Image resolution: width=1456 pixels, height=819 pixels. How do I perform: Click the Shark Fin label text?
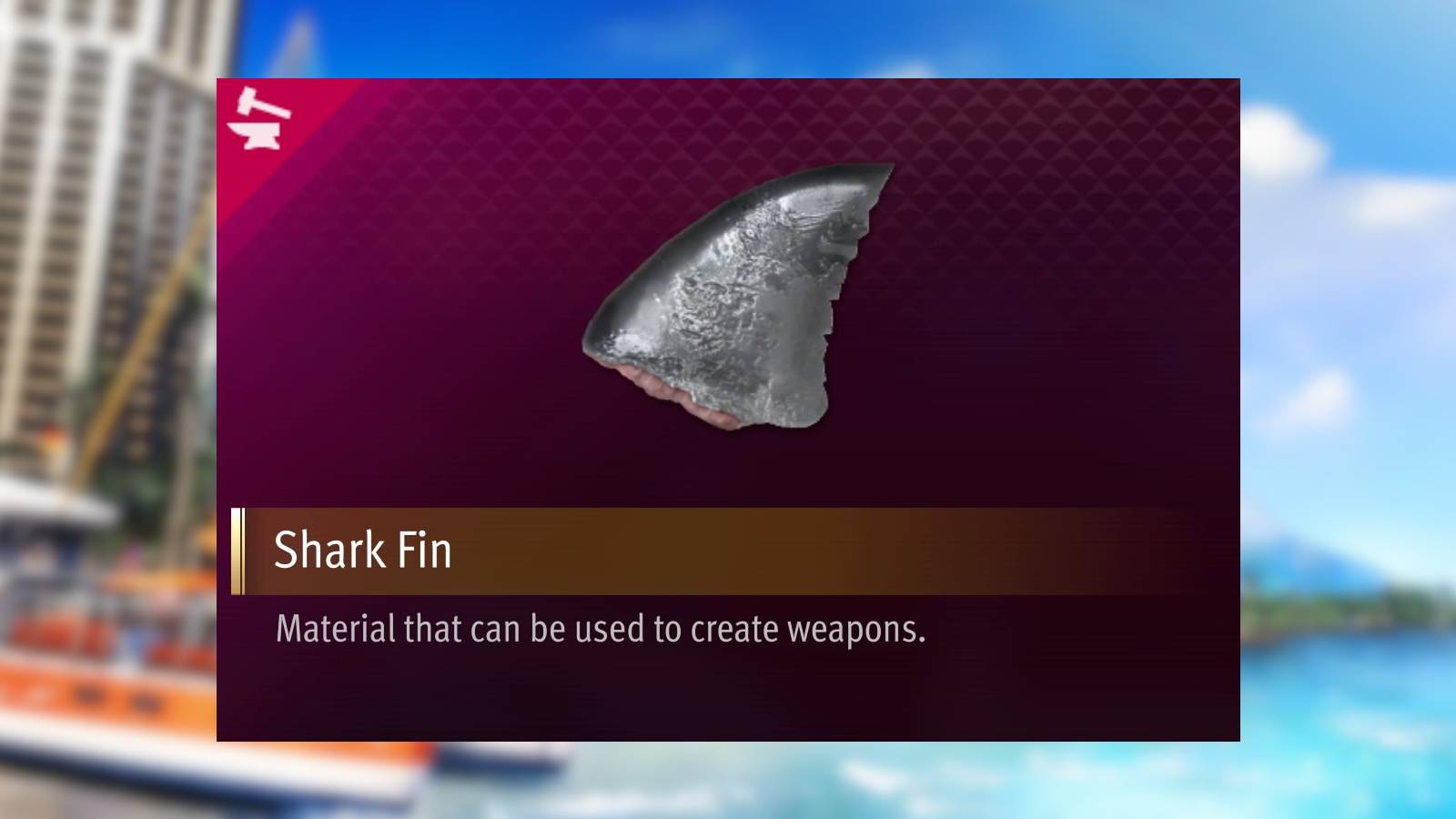click(x=362, y=548)
